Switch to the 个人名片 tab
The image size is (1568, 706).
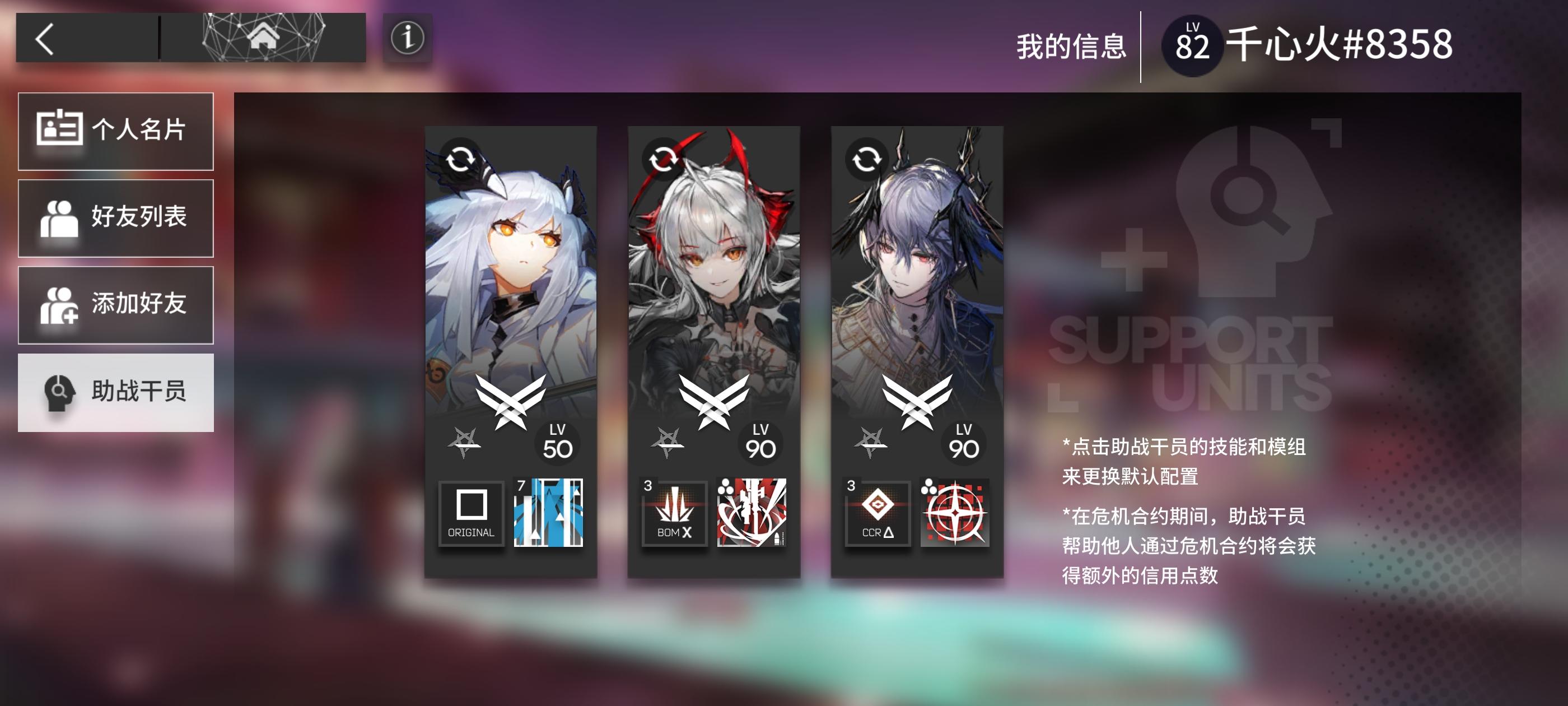(116, 131)
